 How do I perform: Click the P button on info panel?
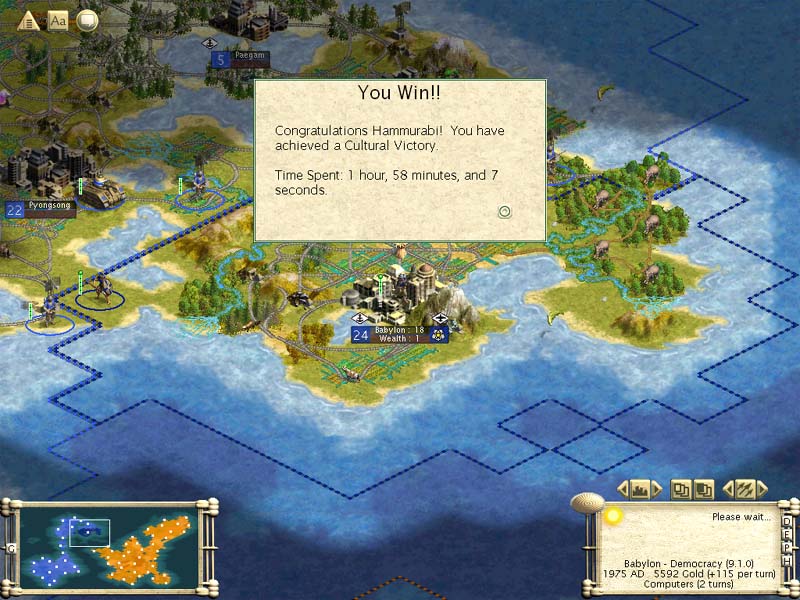(x=788, y=547)
